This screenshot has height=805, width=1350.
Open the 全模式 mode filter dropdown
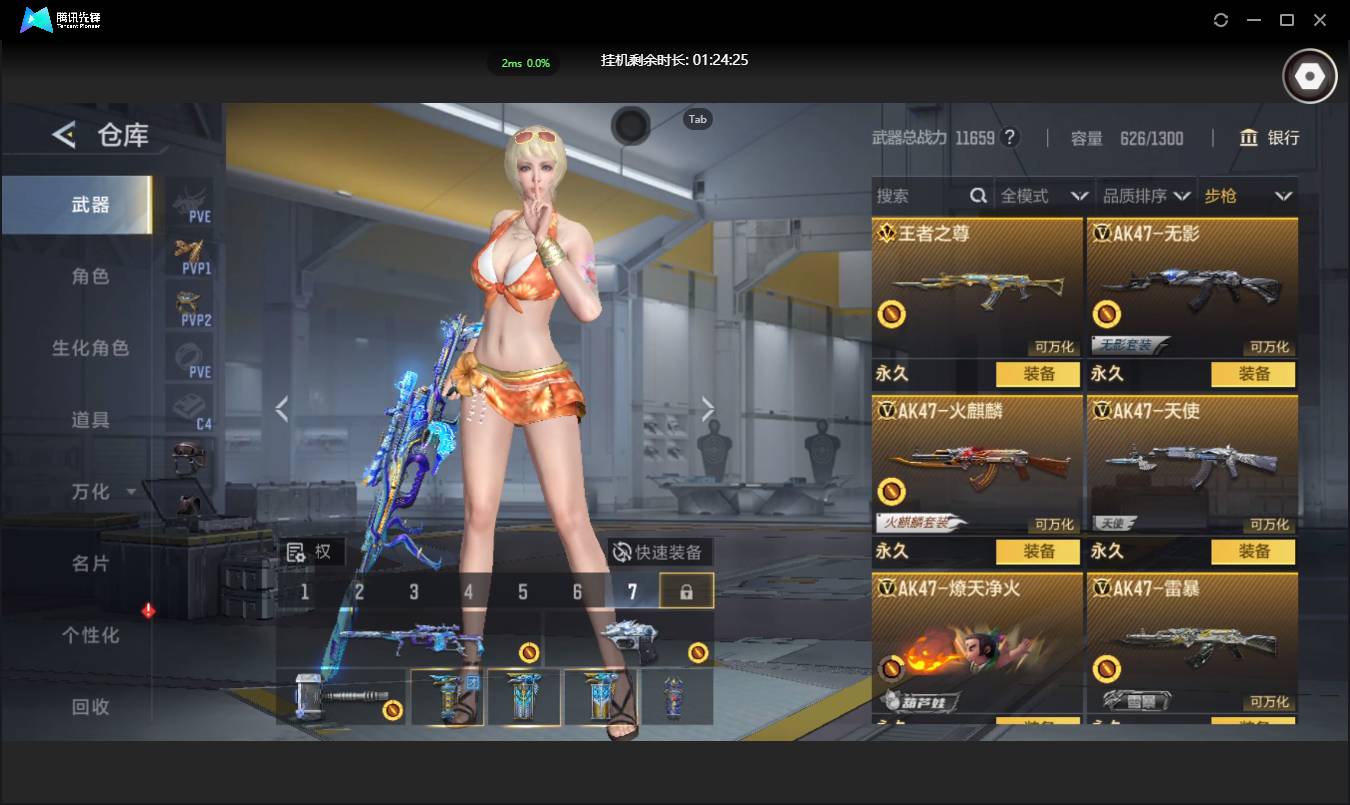[1043, 196]
